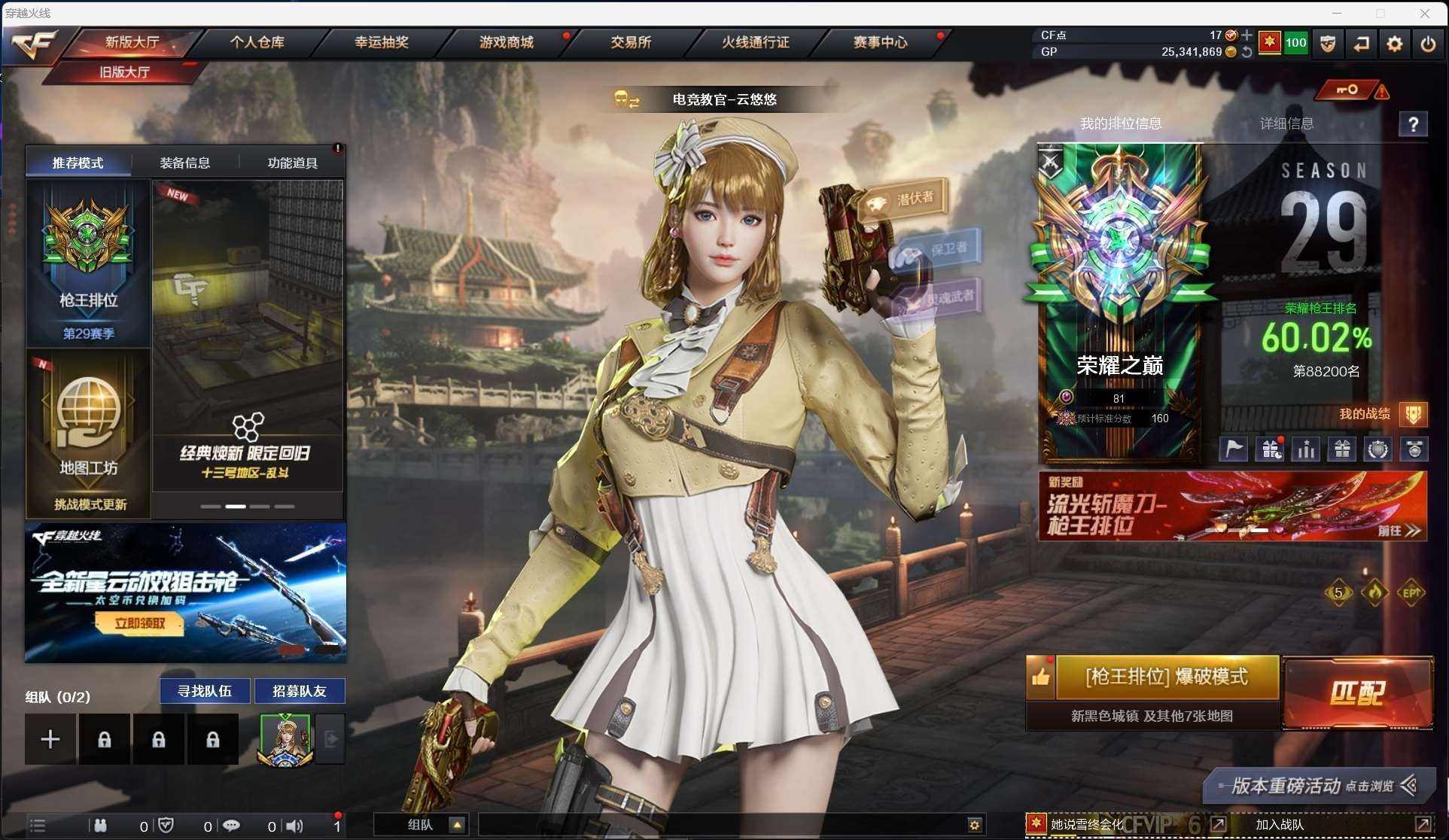
Task: Select the 枪王排位 ranked mode tile
Action: tap(88, 263)
